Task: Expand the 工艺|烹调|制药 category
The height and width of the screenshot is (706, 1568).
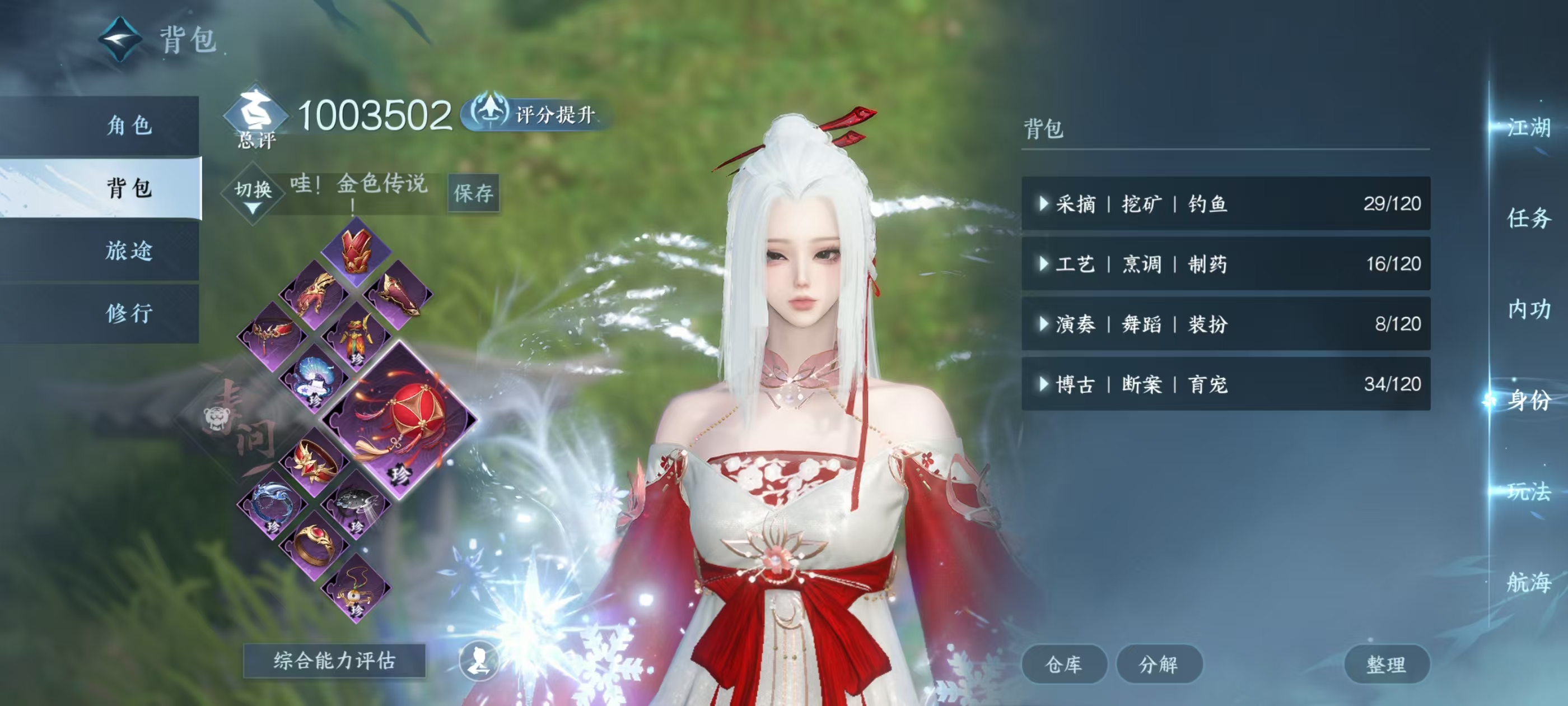Action: 1224,264
